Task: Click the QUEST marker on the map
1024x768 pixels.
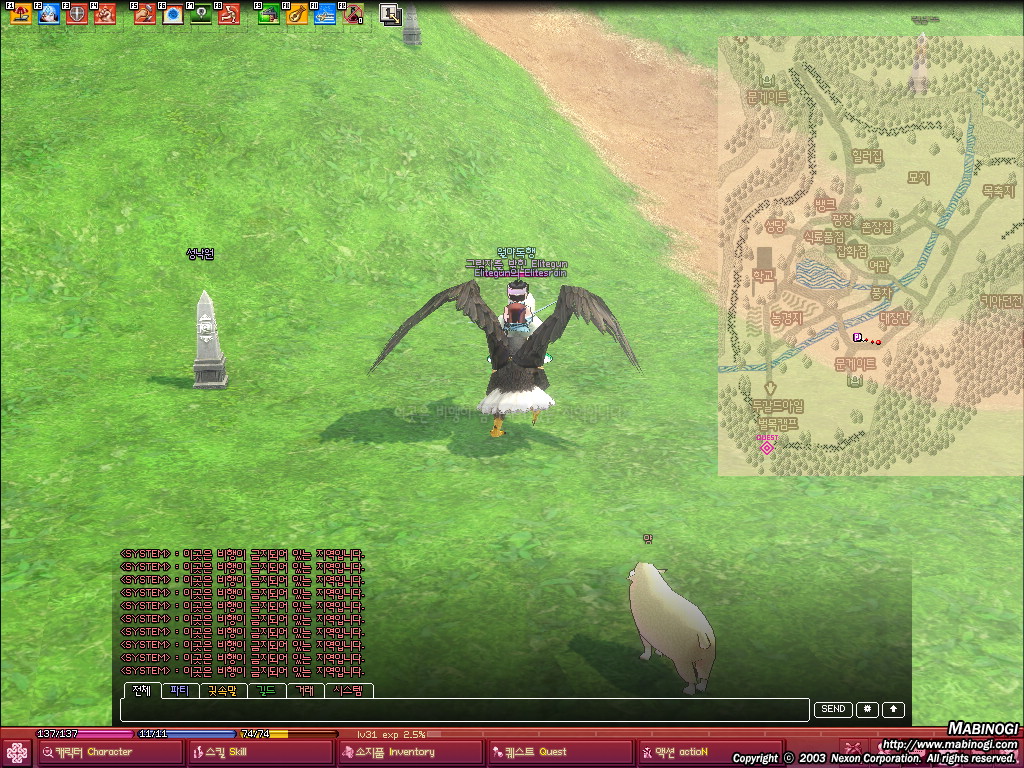Action: (767, 447)
